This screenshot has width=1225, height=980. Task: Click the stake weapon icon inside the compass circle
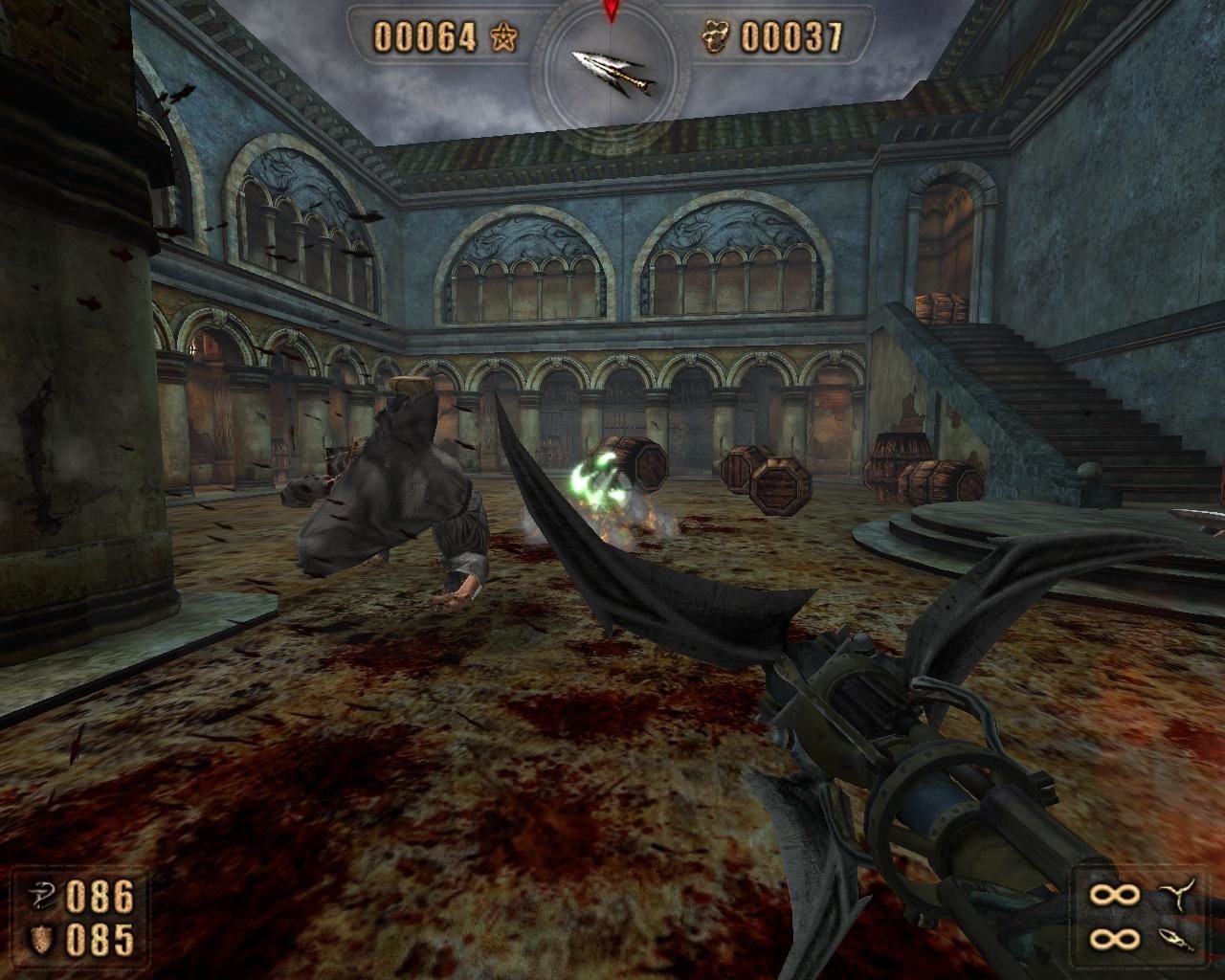(610, 67)
